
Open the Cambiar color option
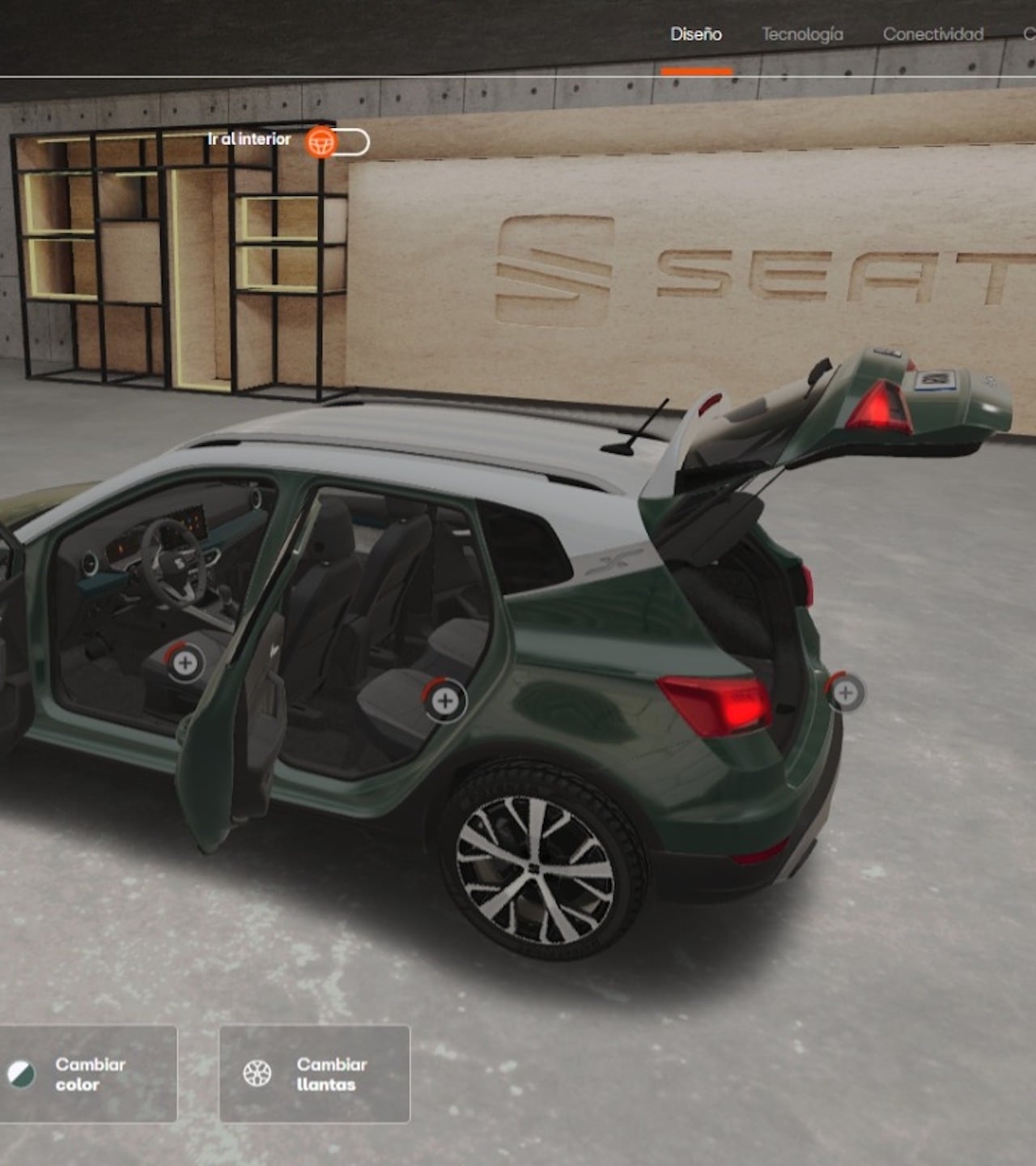(87, 1075)
